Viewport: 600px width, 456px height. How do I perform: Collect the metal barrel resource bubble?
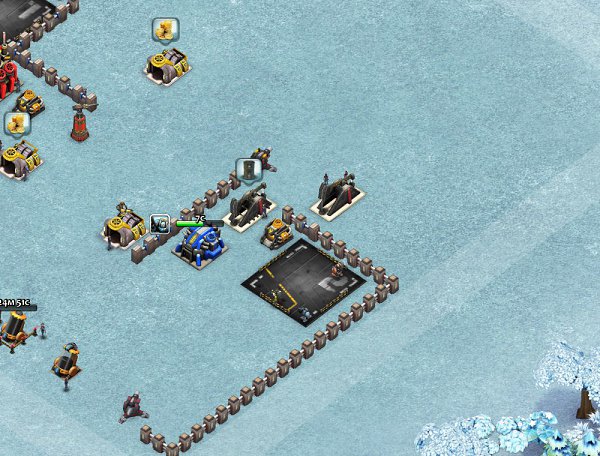click(247, 170)
